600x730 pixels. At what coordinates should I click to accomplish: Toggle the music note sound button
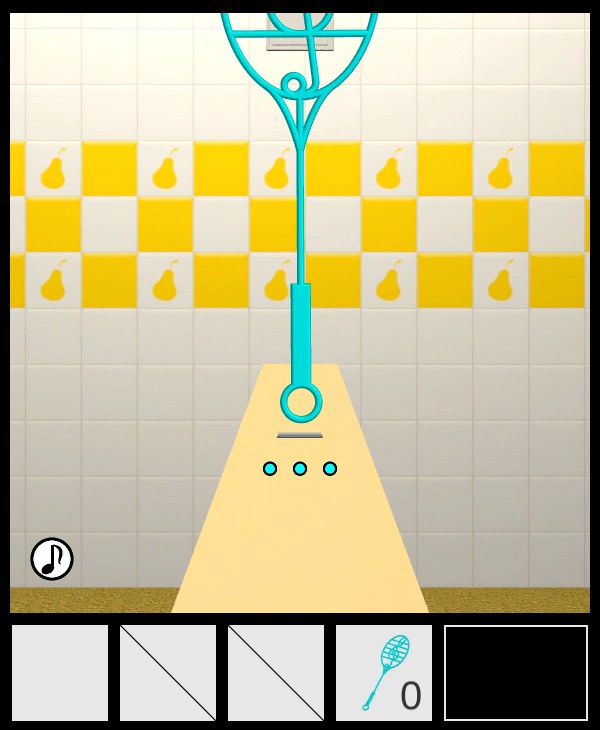(52, 559)
